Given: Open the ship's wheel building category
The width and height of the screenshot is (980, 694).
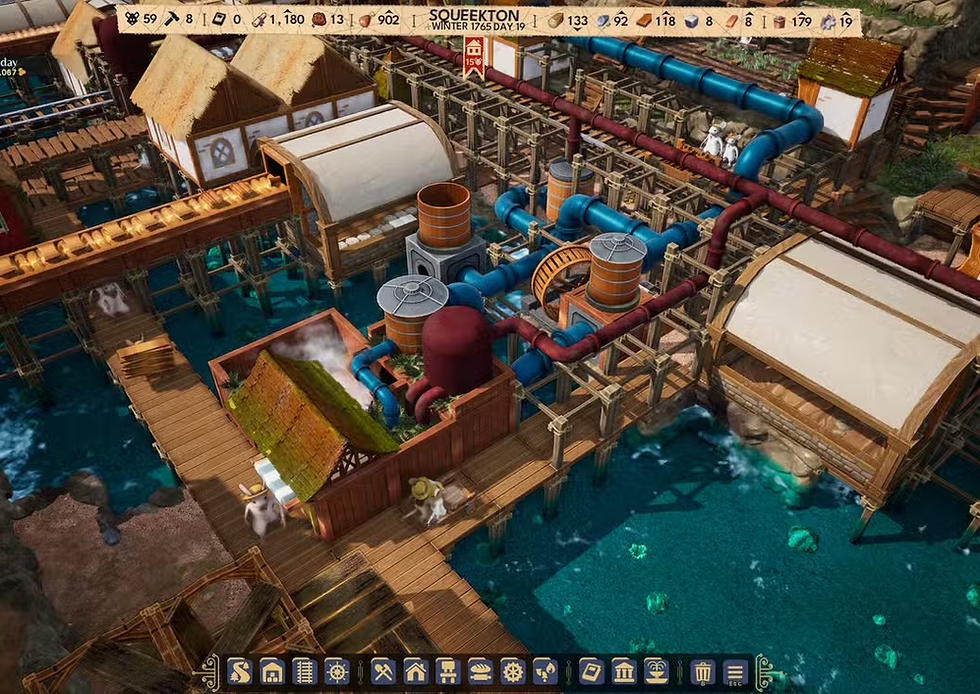Looking at the screenshot, I should (336, 671).
